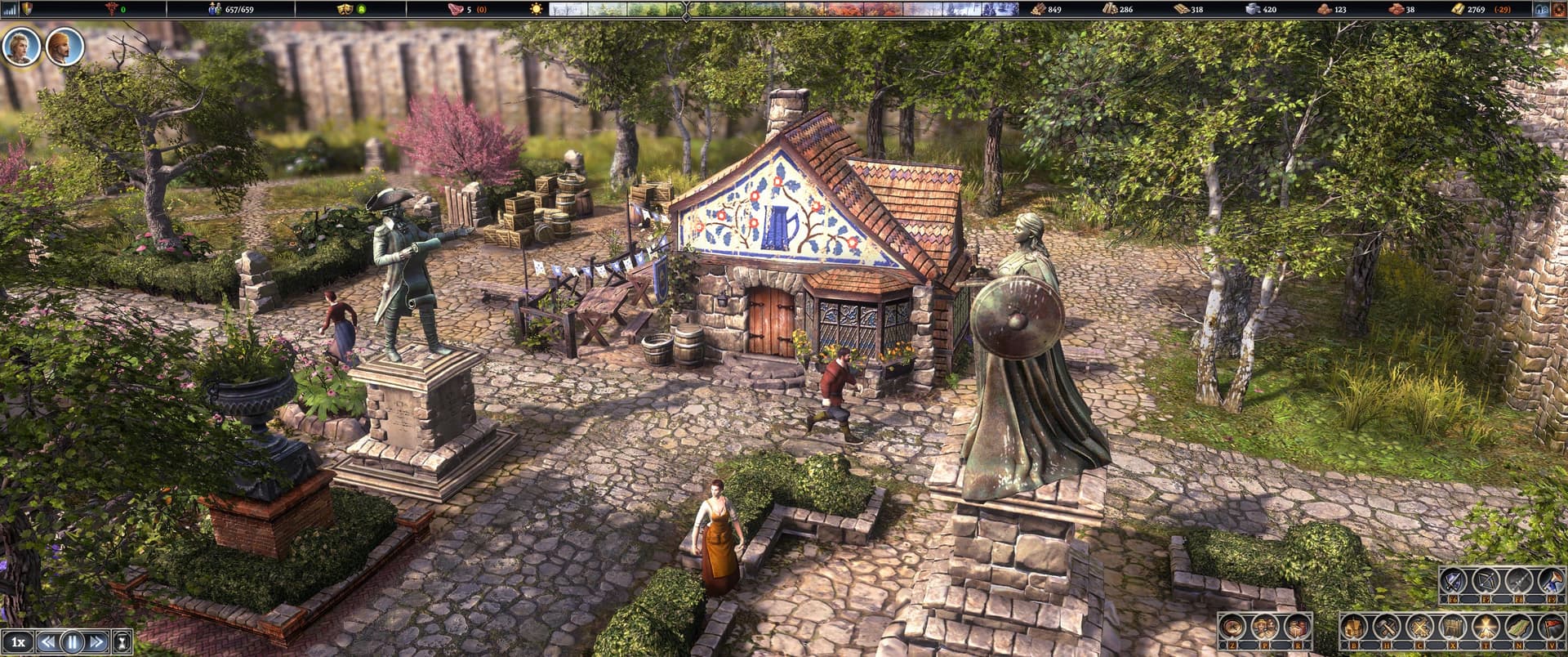Viewport: 1568px width, 657px height.
Task: Increase game speed with fast-forward arrows
Action: point(96,641)
